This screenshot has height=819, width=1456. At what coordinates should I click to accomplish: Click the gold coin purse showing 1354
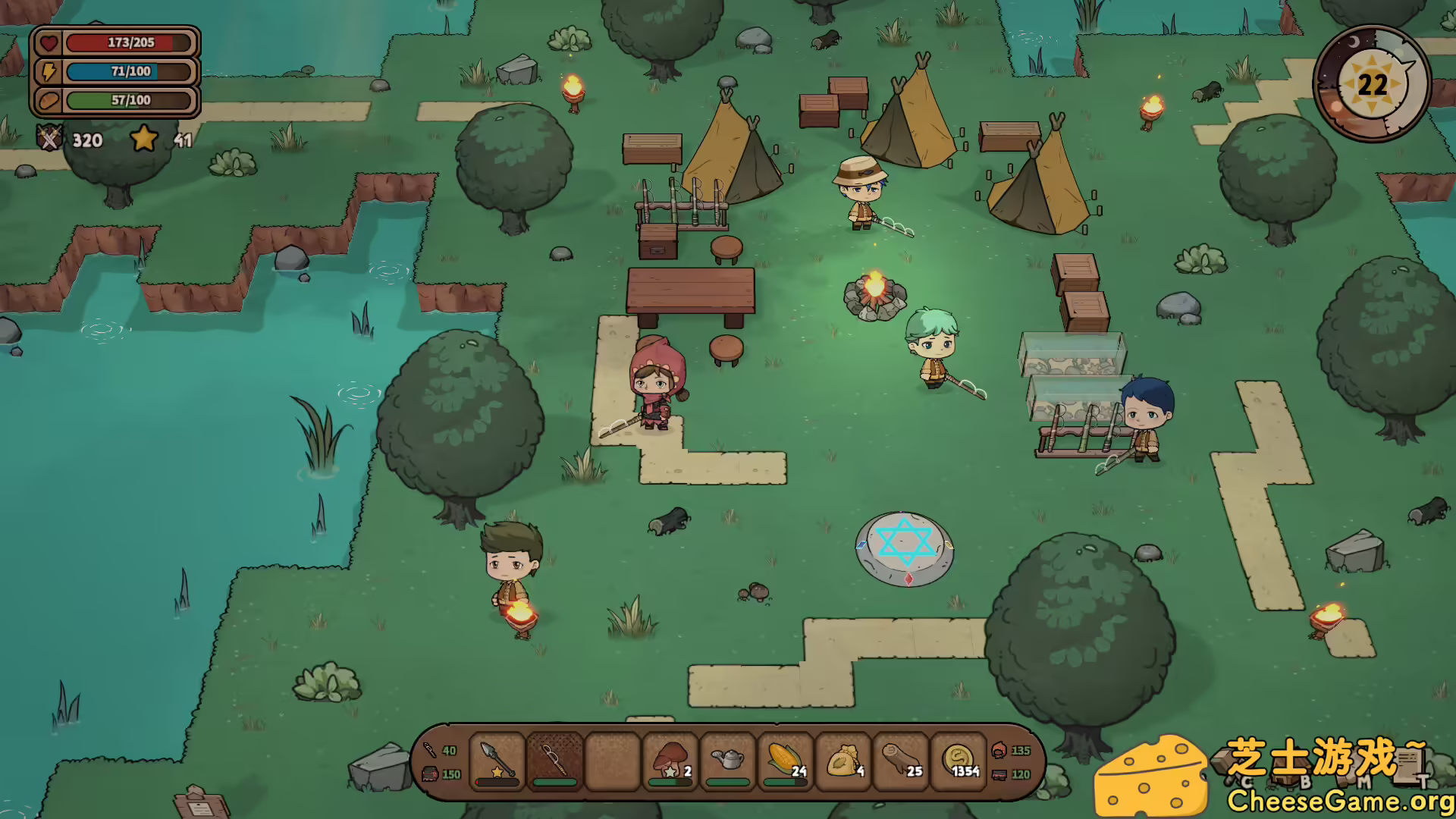958,761
